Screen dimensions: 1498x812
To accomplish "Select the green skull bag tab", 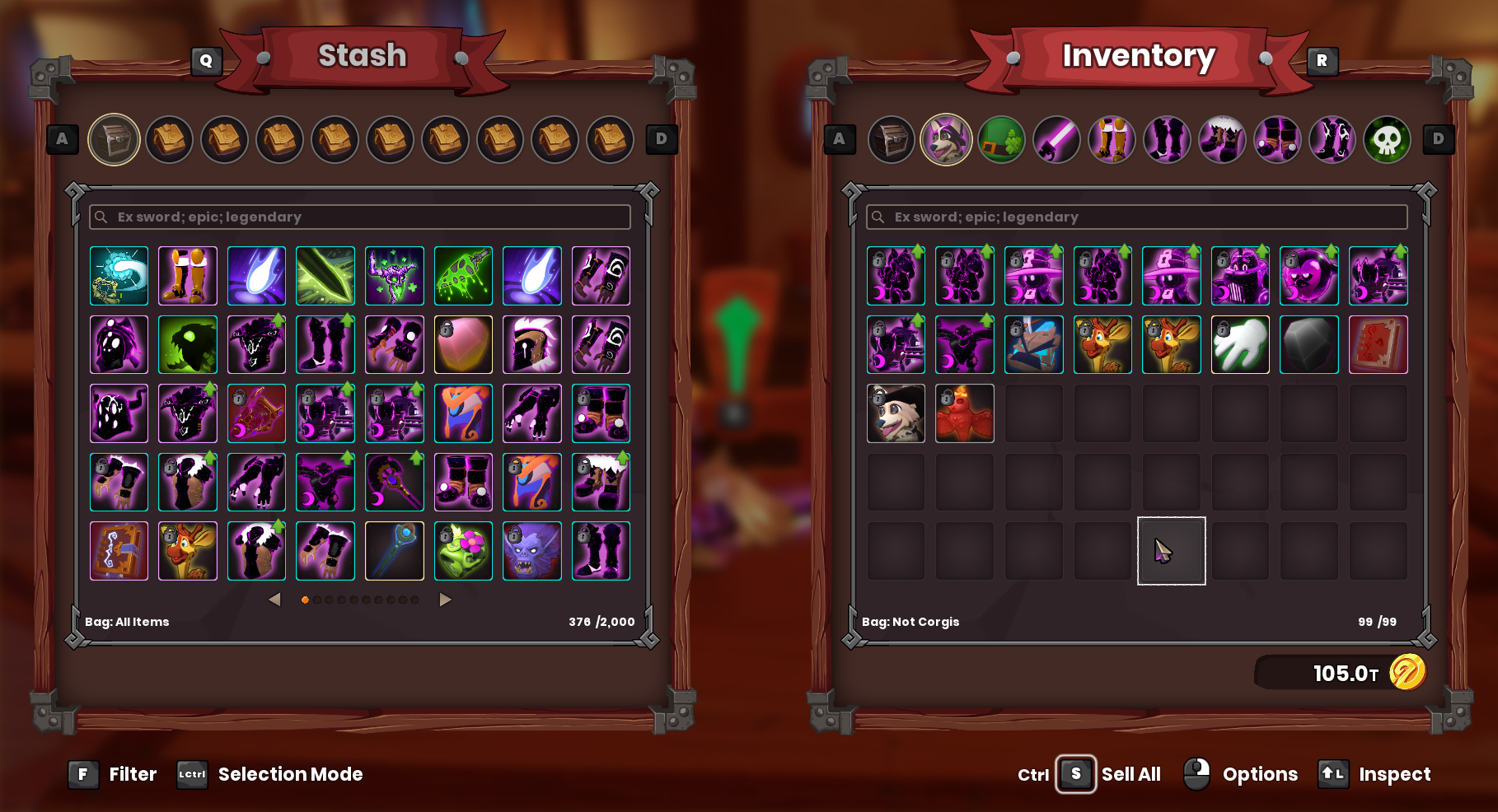I will pyautogui.click(x=1388, y=139).
